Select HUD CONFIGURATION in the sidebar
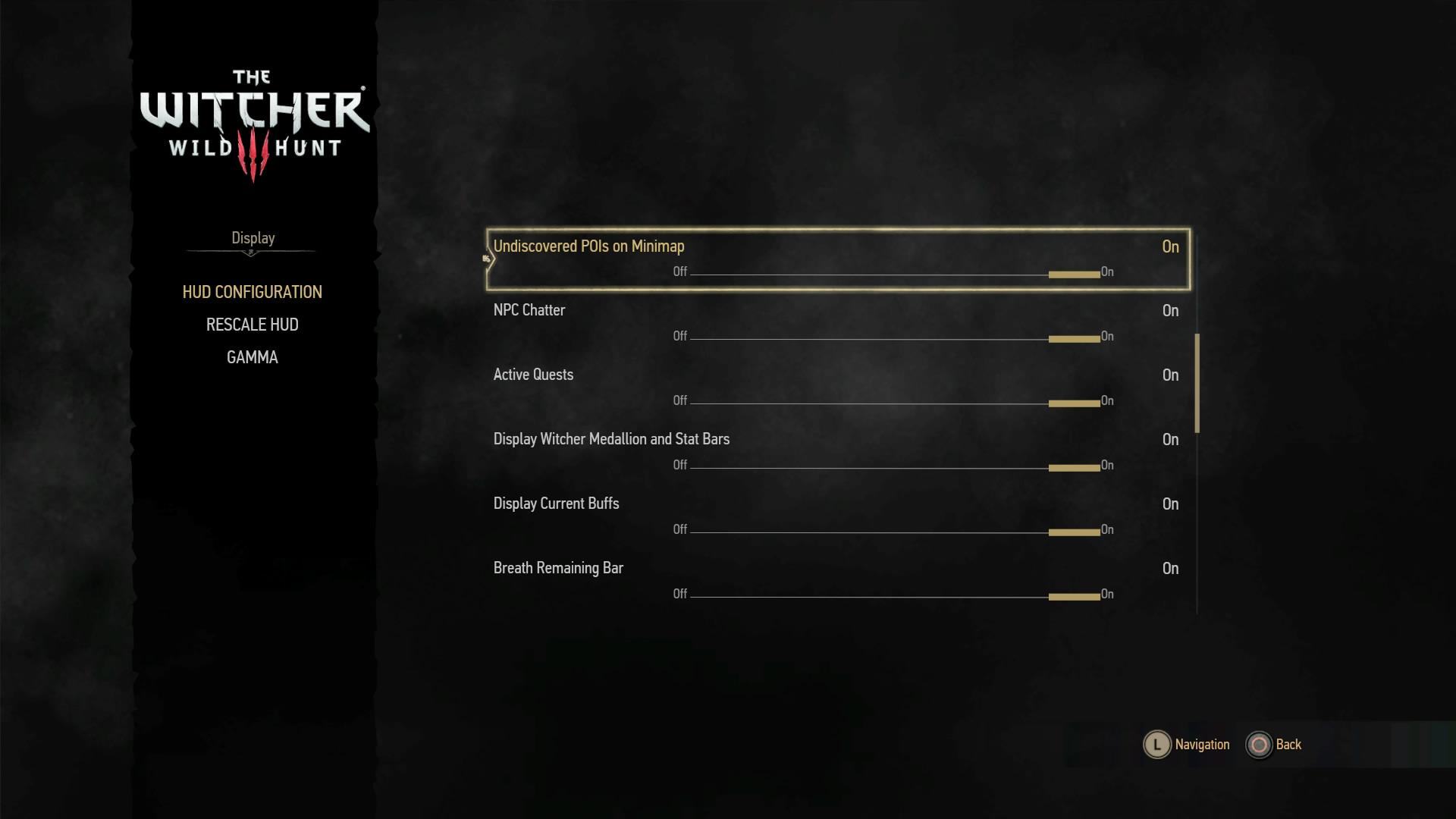 pos(252,291)
